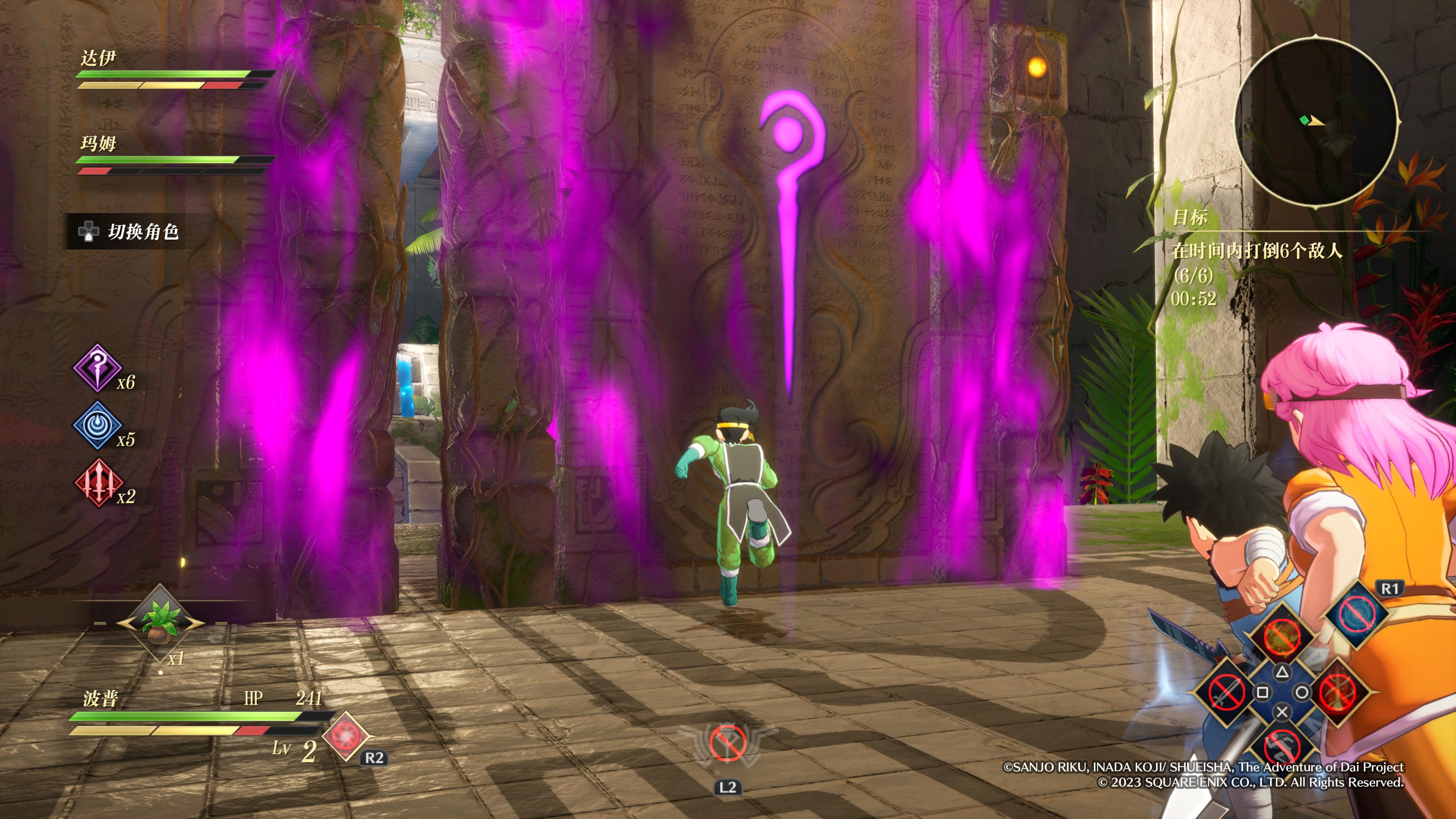
Task: Click the switch character label
Action: [x=143, y=231]
